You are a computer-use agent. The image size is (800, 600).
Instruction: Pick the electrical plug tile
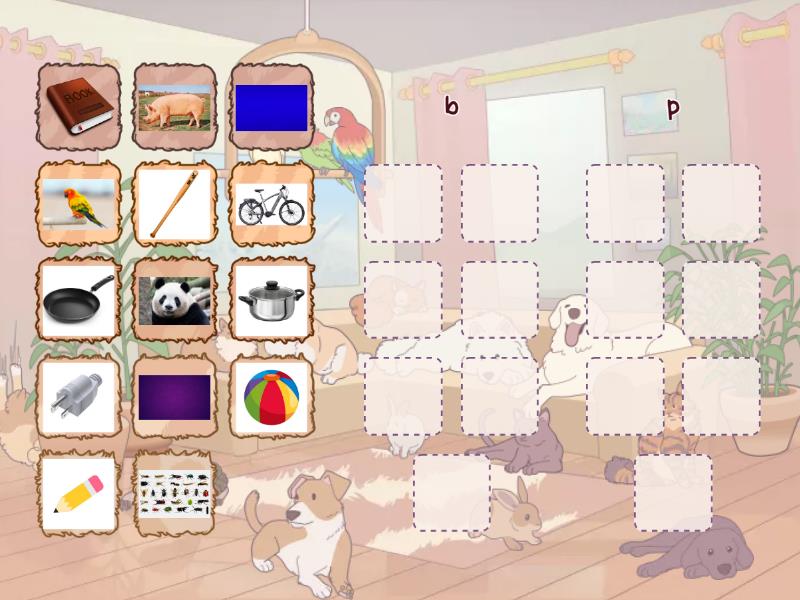[79, 397]
